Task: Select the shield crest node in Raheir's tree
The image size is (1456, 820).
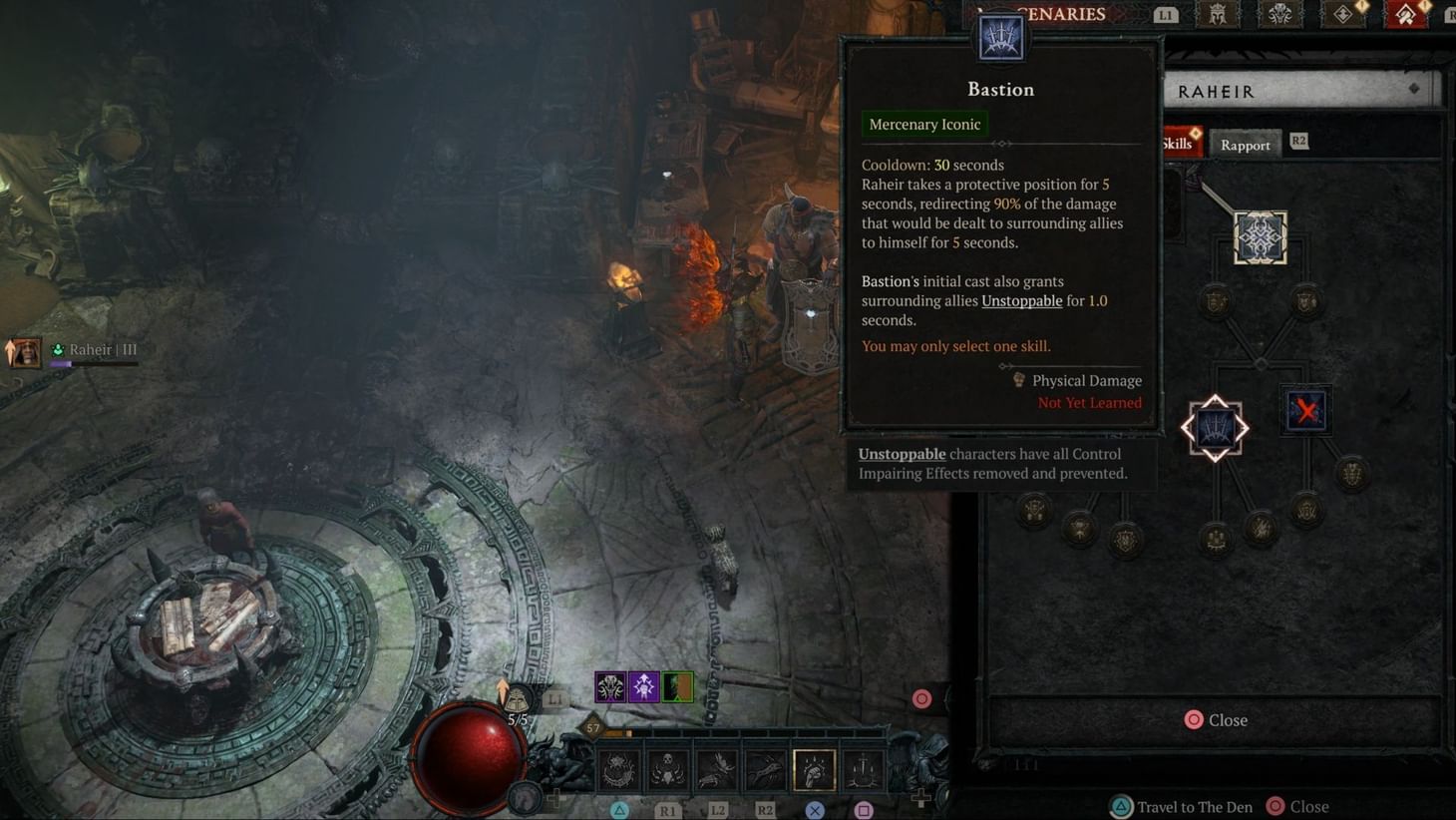Action: point(1213,301)
